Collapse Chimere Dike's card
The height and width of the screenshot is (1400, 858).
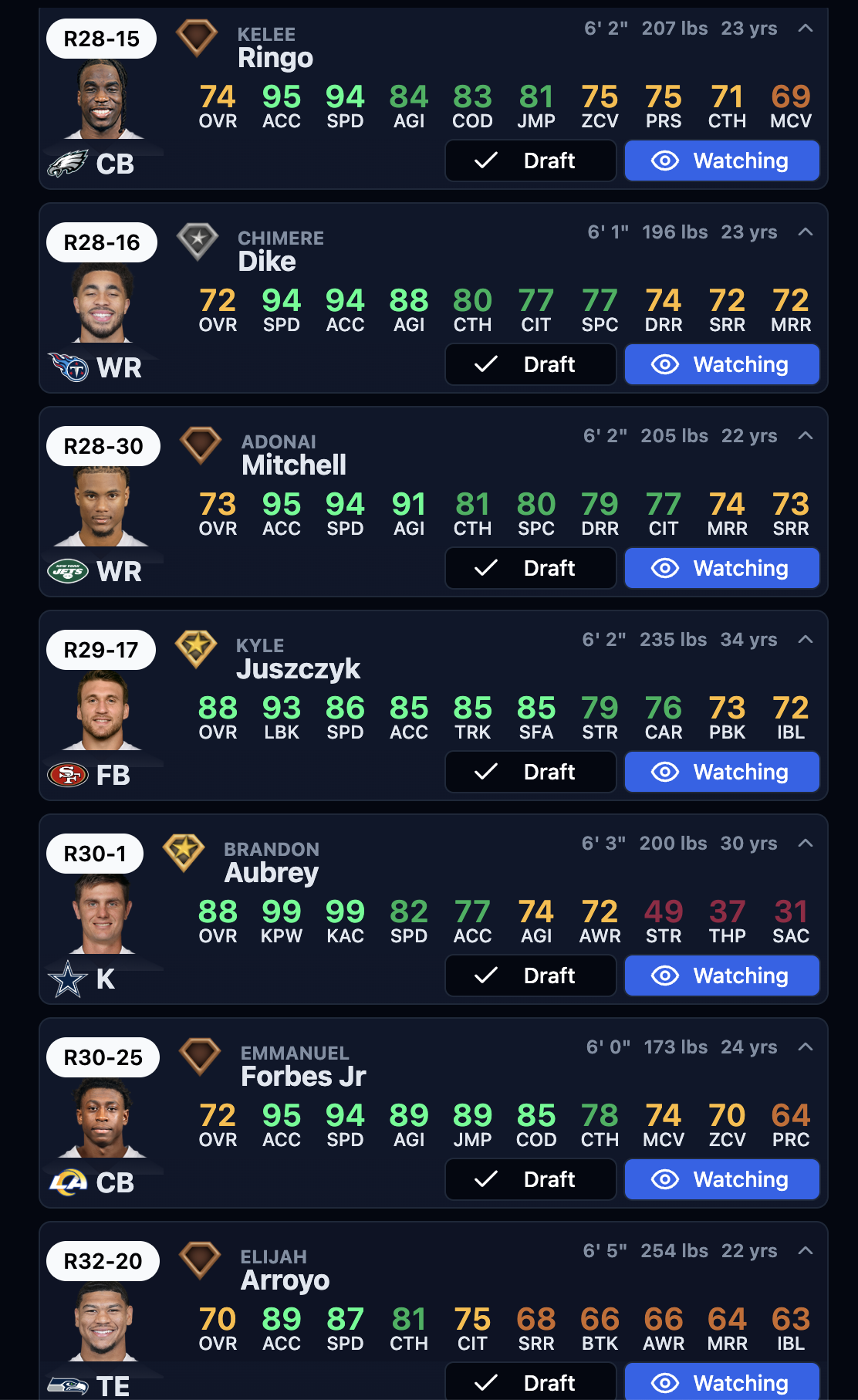806,232
